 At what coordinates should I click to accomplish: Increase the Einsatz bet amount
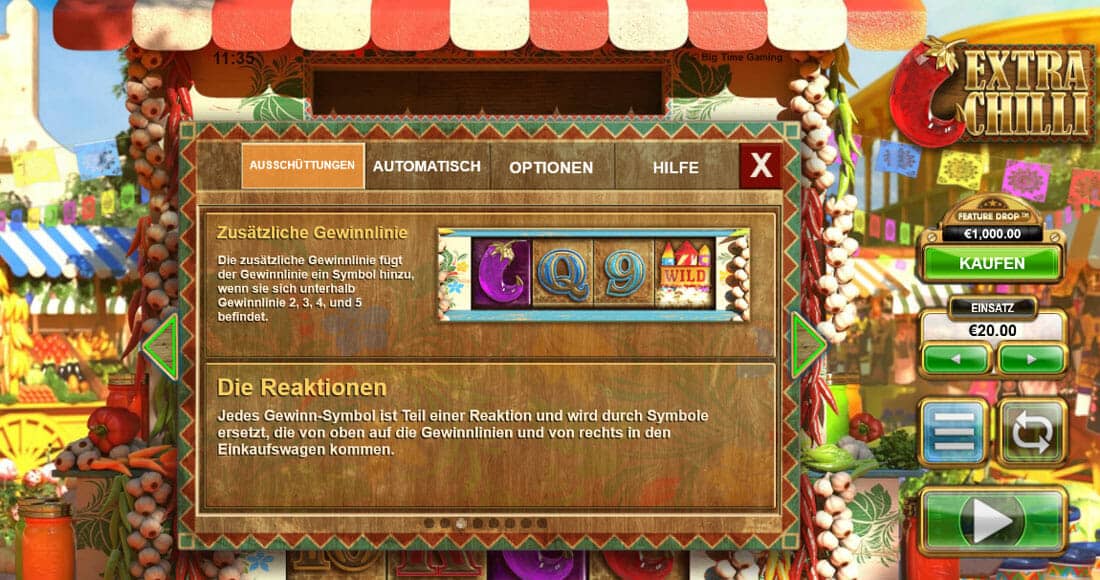pyautogui.click(x=1031, y=359)
